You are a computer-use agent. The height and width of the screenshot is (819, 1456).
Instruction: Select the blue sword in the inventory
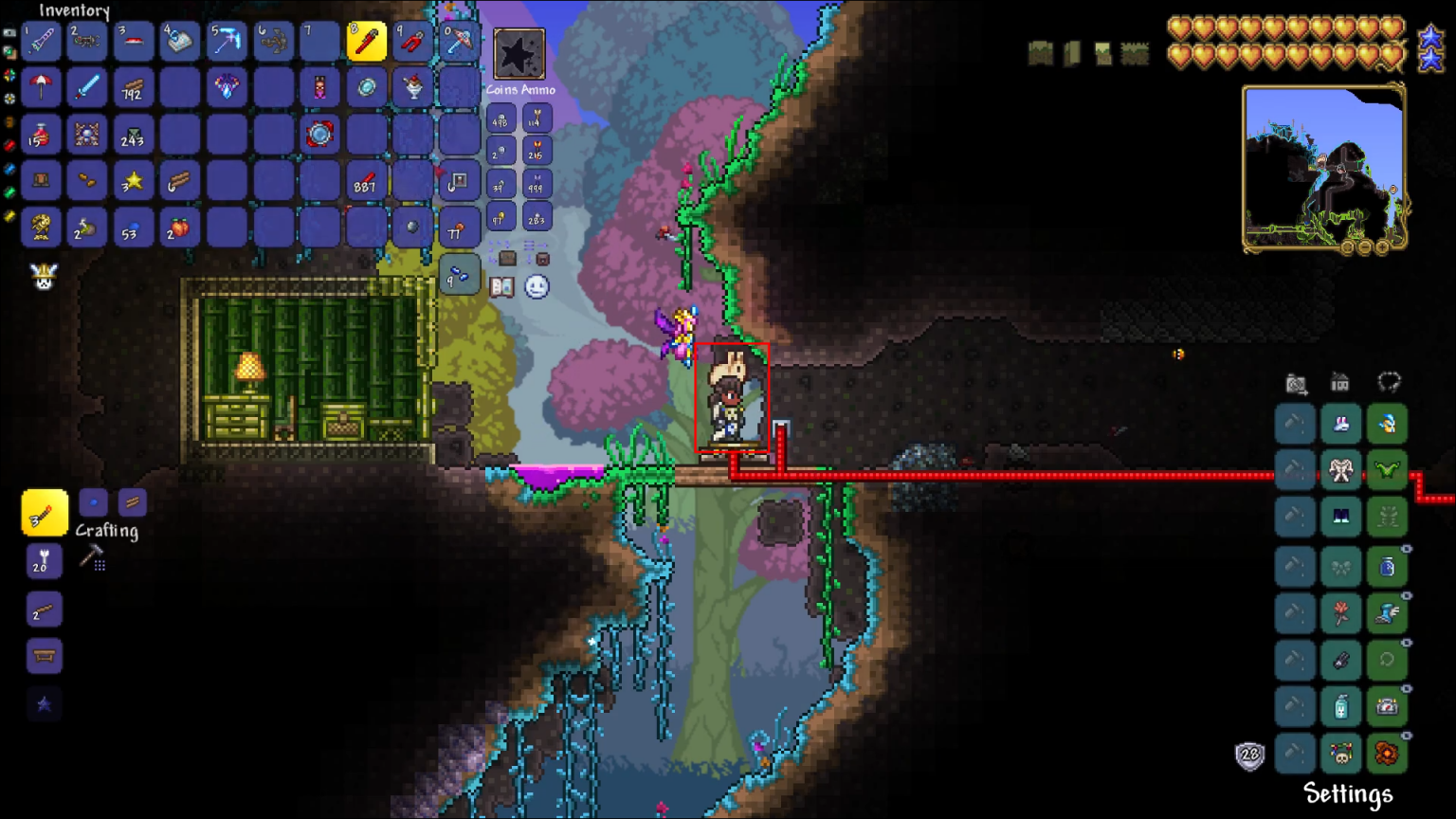(87, 88)
